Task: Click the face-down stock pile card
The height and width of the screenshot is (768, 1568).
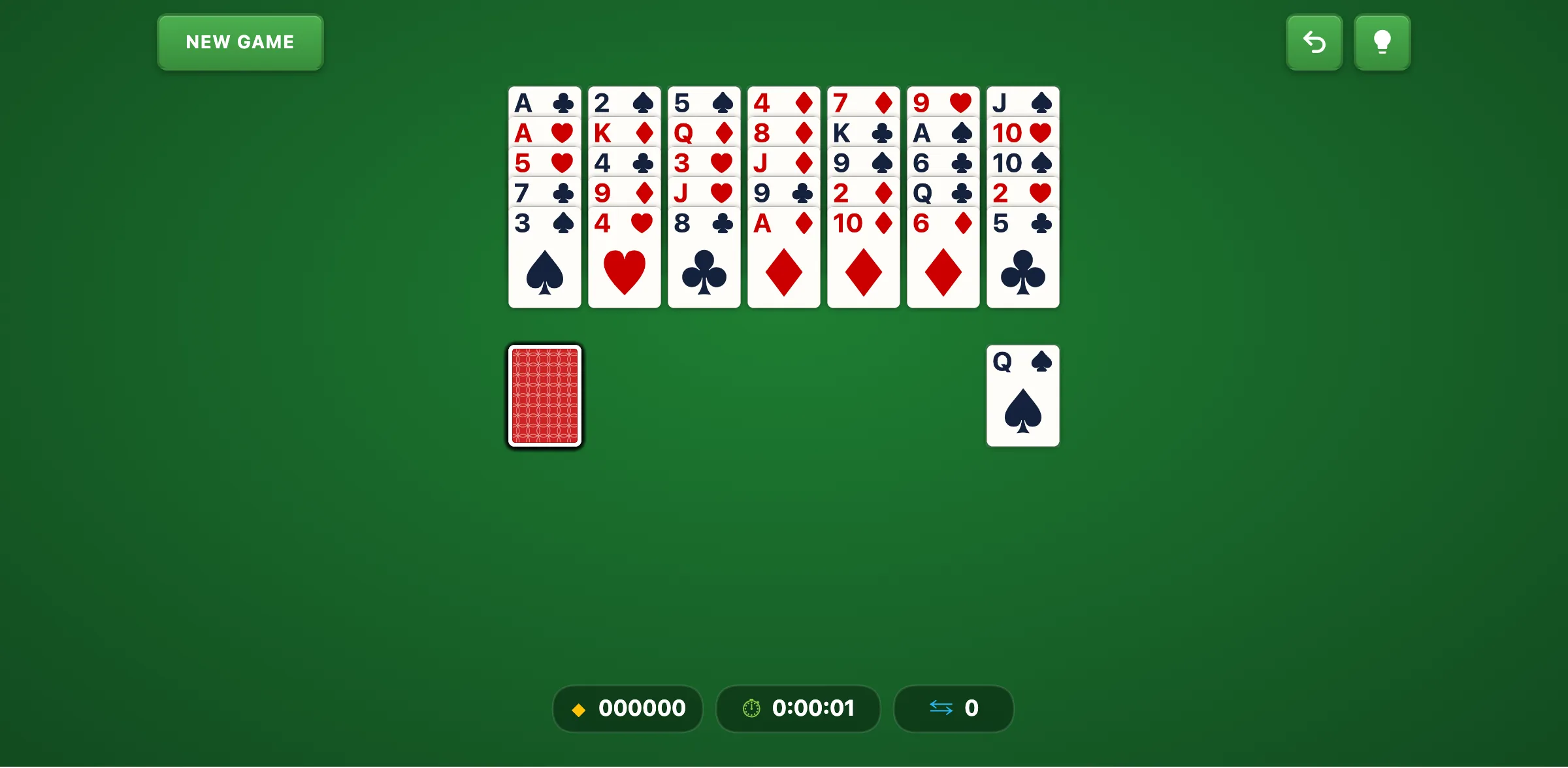Action: click(544, 396)
